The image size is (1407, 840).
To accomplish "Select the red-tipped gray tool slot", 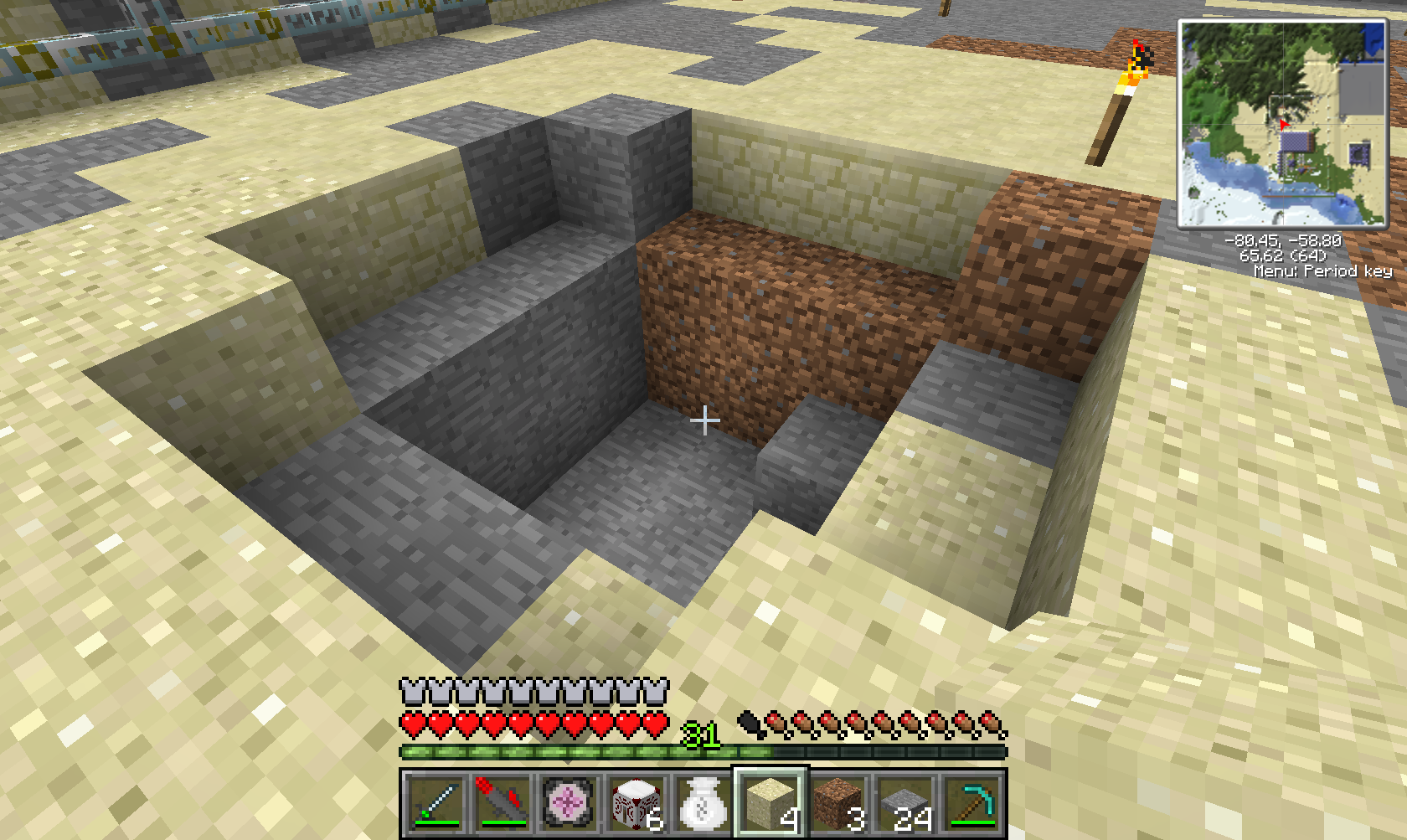I will point(502,803).
